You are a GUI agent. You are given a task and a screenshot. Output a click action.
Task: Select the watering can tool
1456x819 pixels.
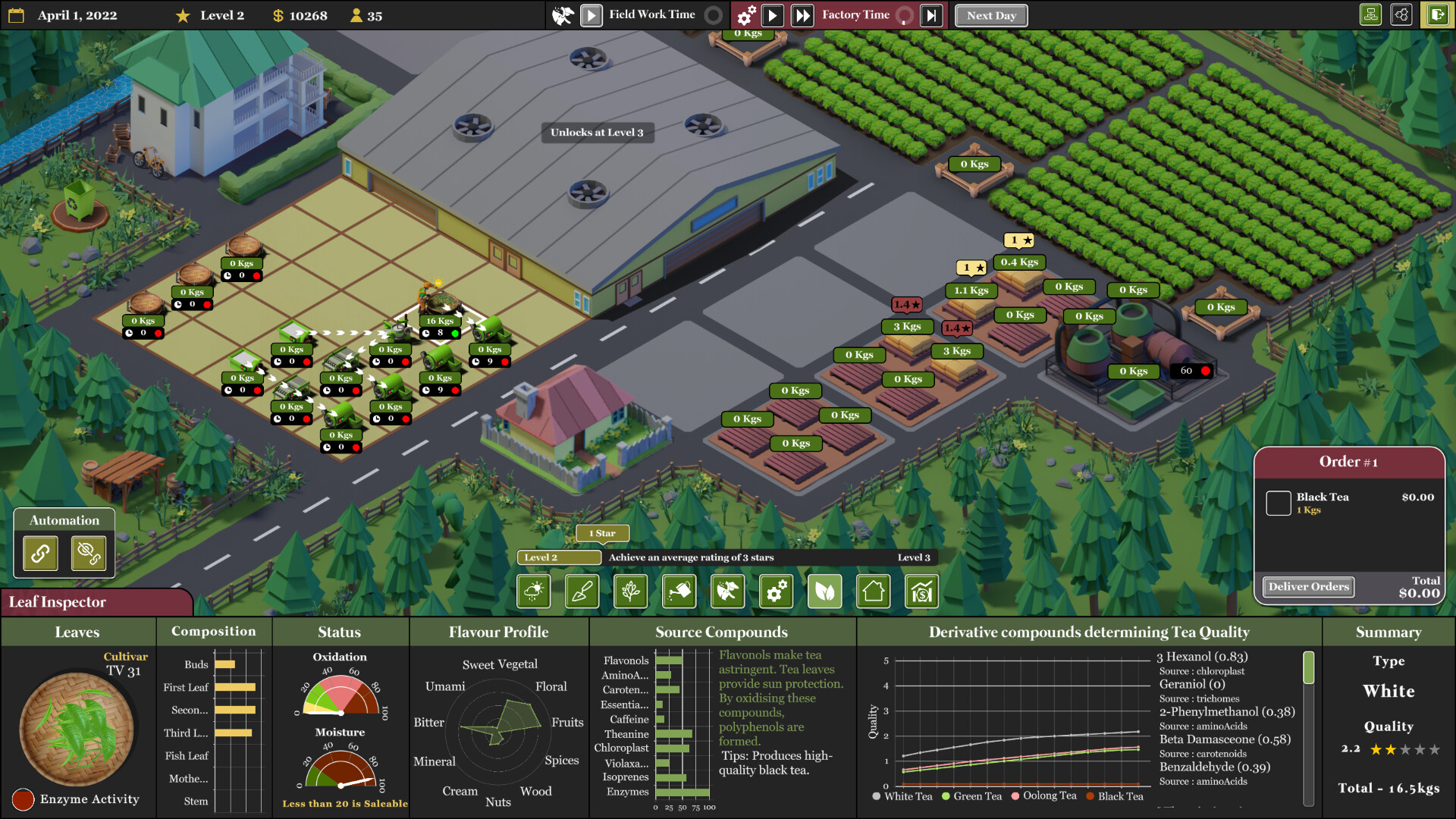click(x=679, y=591)
